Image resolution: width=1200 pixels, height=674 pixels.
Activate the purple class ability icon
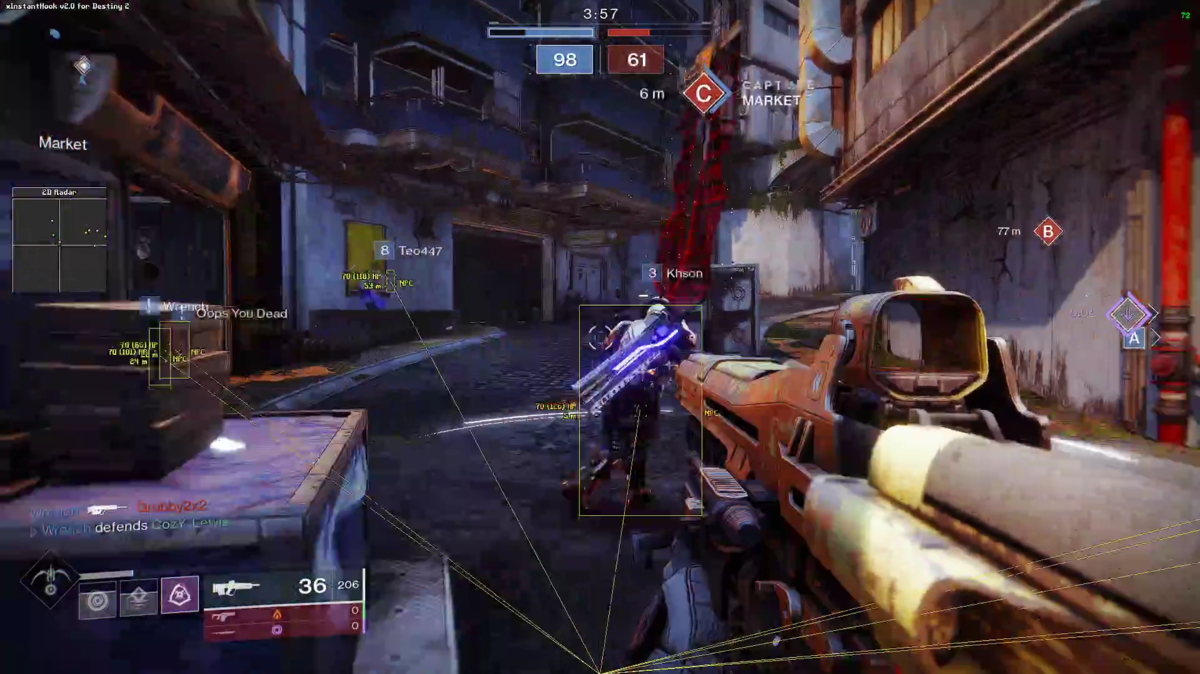[180, 595]
